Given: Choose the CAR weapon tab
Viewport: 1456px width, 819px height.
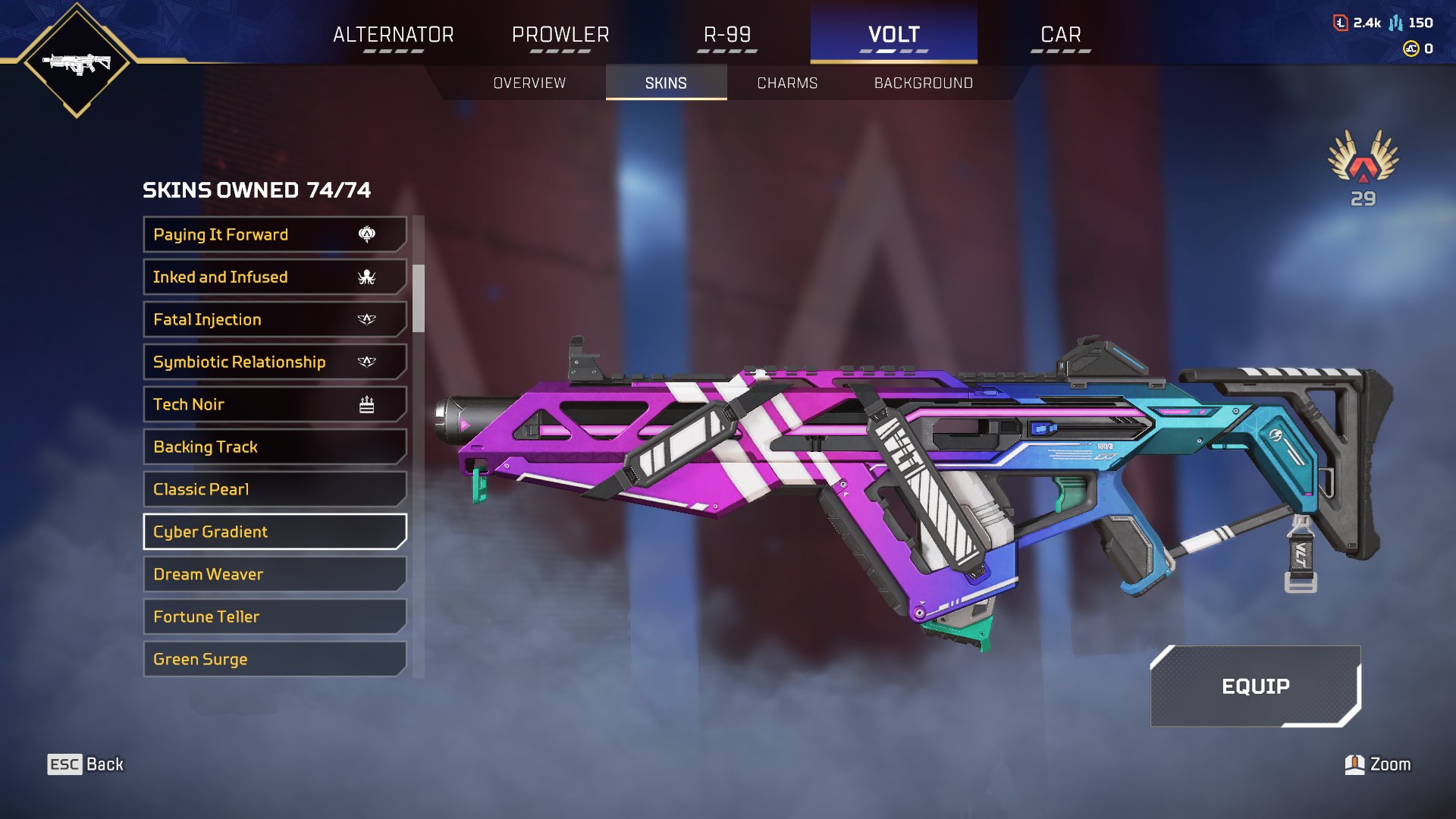Looking at the screenshot, I should (1060, 35).
